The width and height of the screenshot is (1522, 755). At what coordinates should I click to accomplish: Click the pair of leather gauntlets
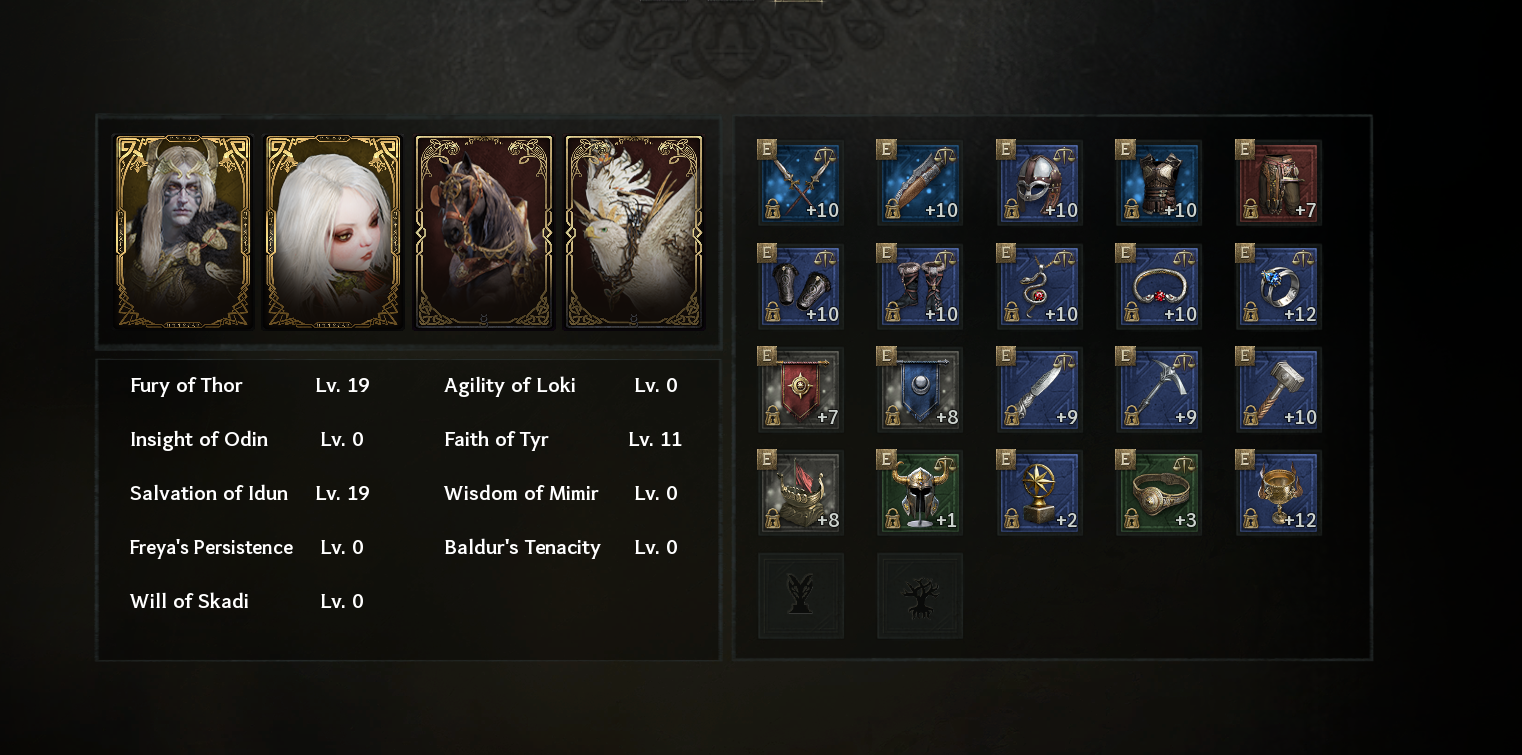[800, 287]
